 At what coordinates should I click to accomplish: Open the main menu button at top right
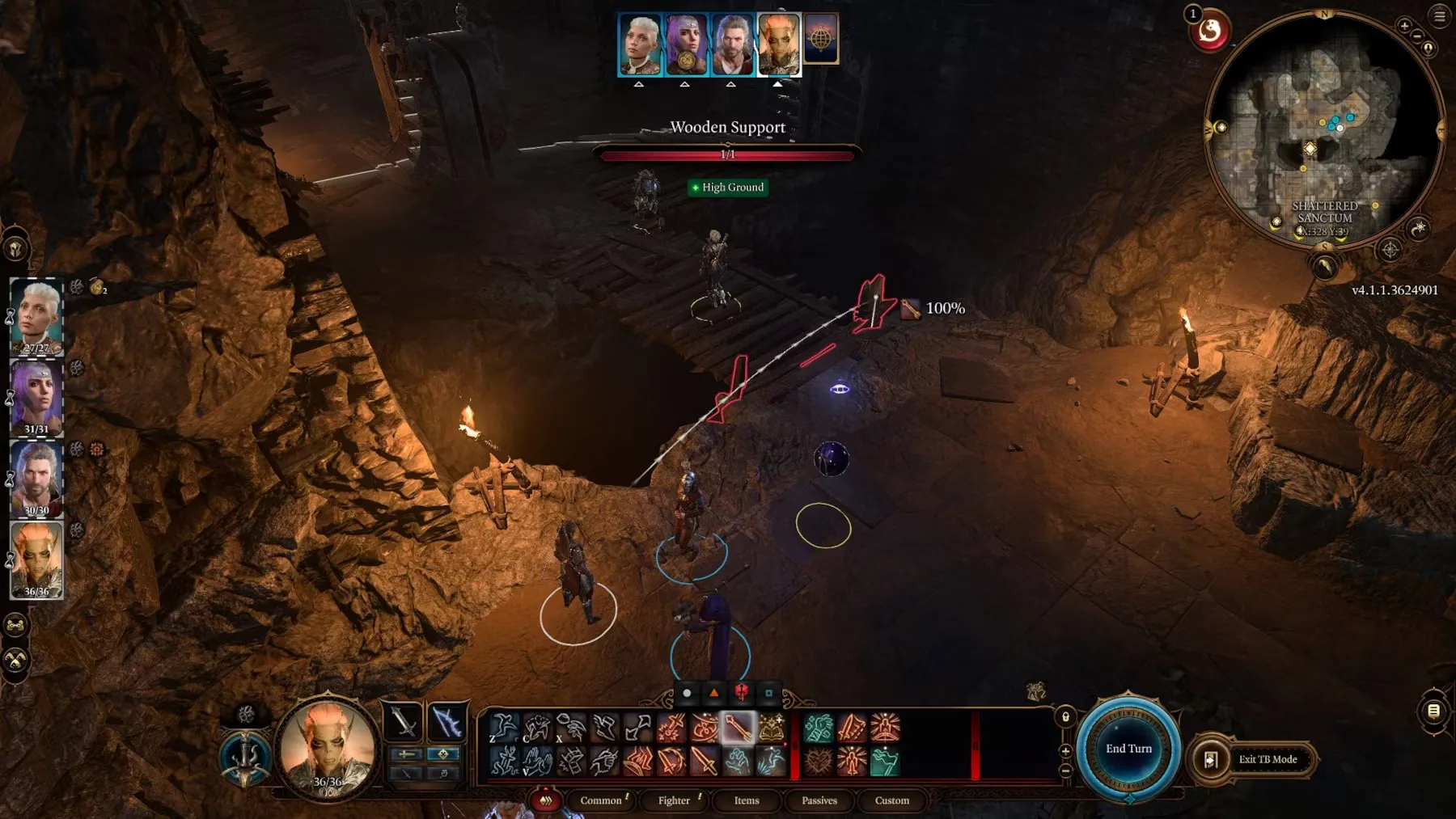pyautogui.click(x=1440, y=15)
